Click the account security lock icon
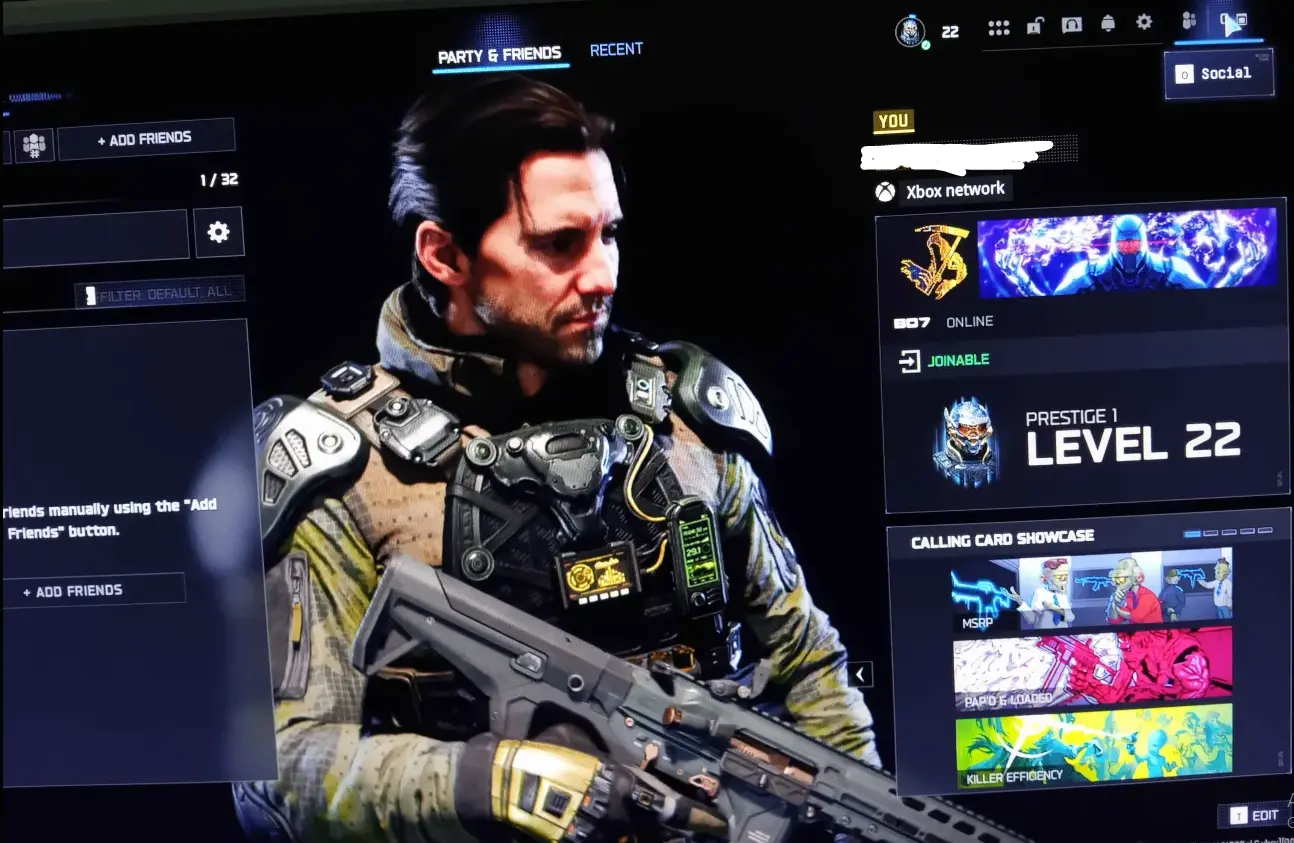1294x843 pixels. point(1035,25)
